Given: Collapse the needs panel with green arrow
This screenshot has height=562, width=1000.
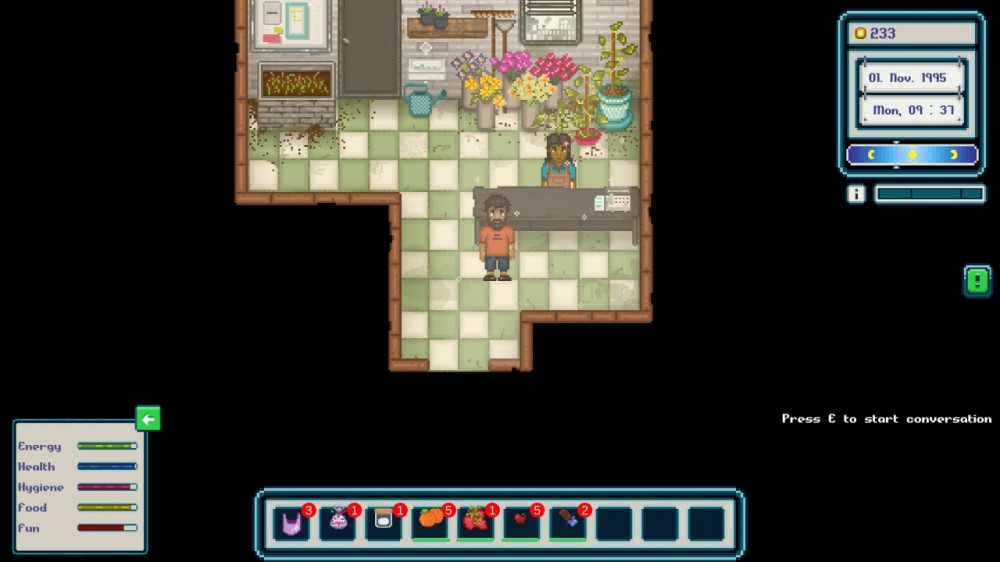Looking at the screenshot, I should click(x=148, y=419).
